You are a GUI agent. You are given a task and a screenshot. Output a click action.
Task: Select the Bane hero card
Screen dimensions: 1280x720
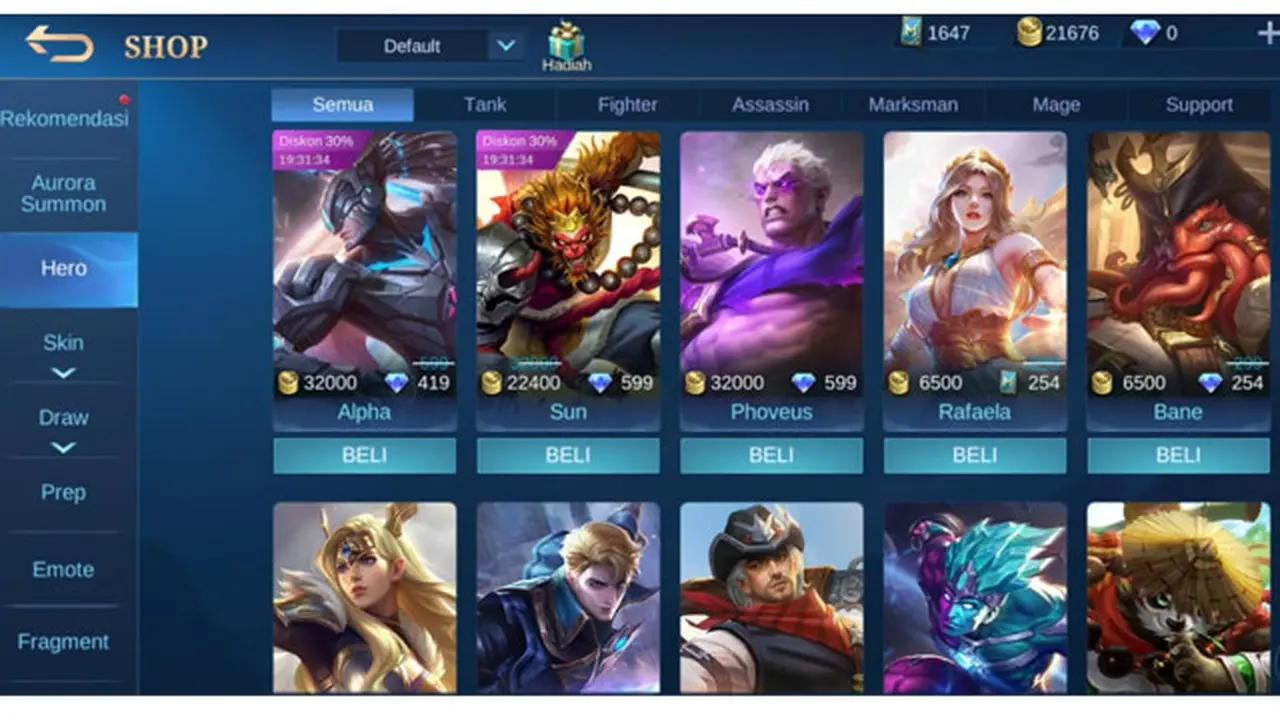point(1177,280)
